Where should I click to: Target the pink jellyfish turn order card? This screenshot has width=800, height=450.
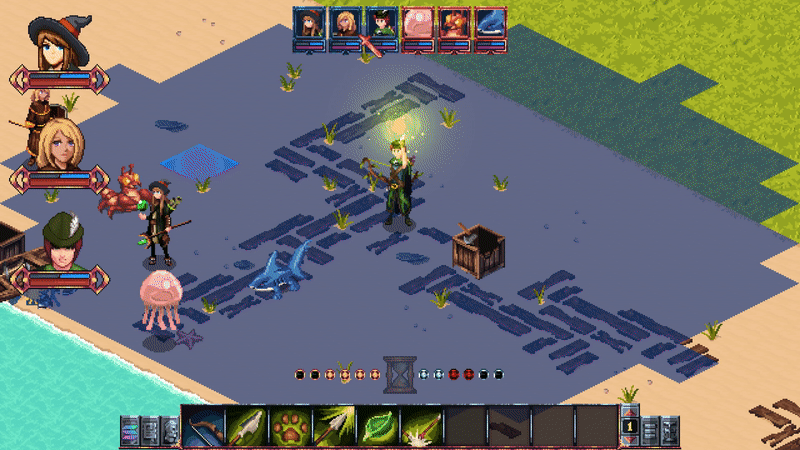point(418,24)
